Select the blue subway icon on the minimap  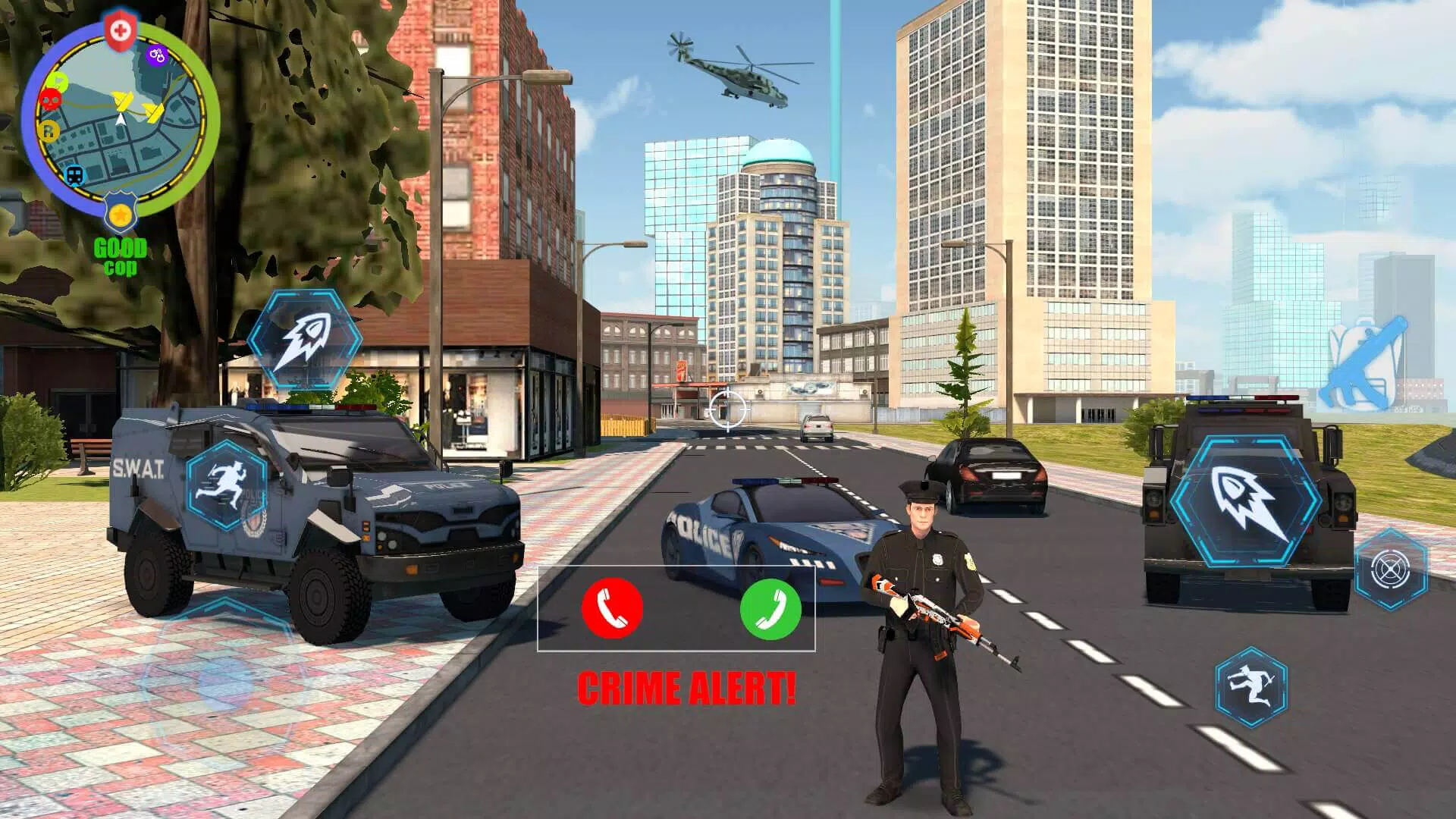point(74,174)
